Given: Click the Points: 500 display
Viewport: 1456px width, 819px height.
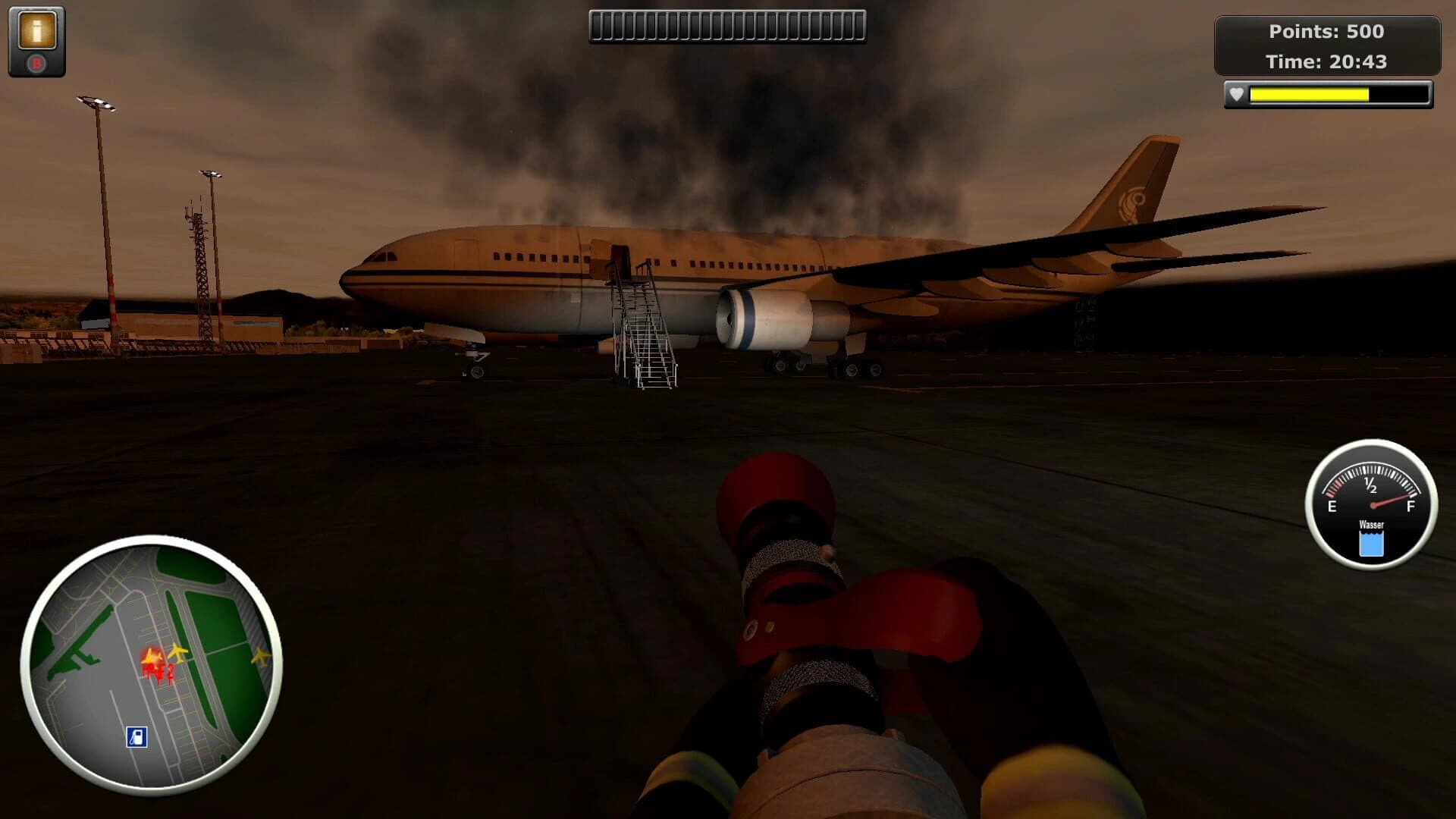Looking at the screenshot, I should click(1327, 33).
